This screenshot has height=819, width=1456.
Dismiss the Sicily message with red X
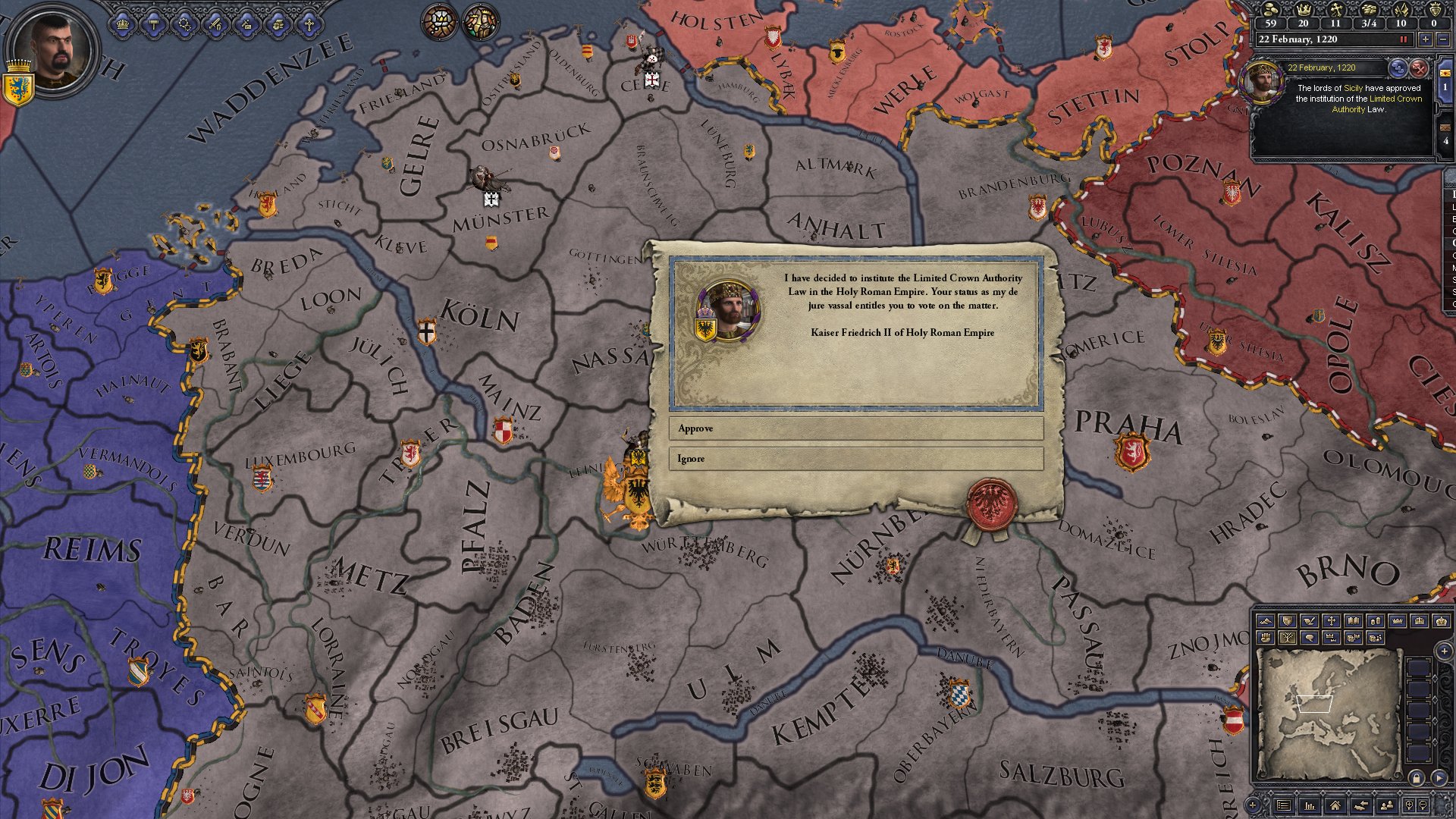pos(1418,68)
